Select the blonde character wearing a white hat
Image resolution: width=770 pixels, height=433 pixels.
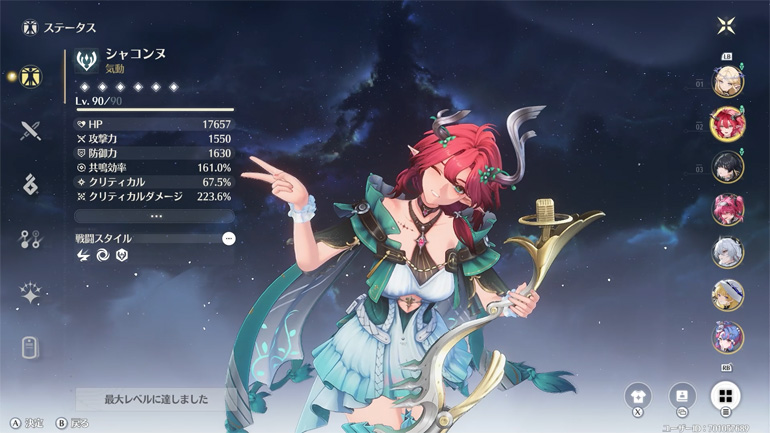727,295
